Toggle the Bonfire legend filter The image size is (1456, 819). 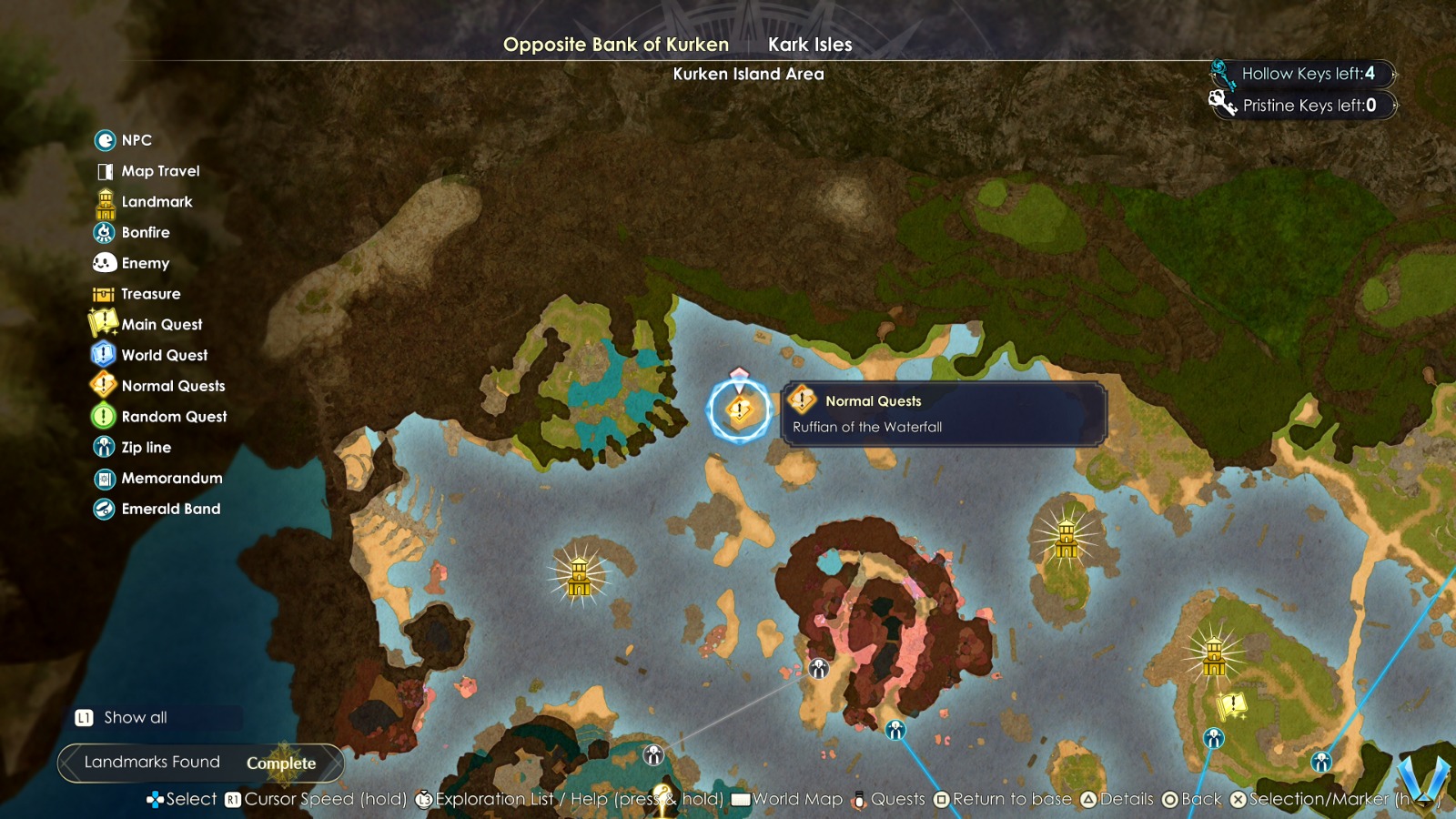click(146, 233)
